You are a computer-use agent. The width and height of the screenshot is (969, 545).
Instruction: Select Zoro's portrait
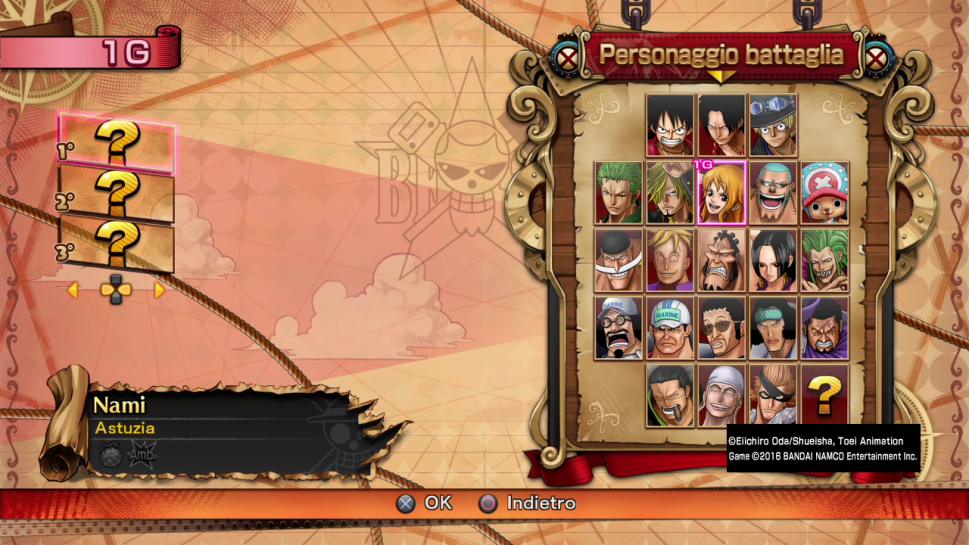[x=619, y=192]
